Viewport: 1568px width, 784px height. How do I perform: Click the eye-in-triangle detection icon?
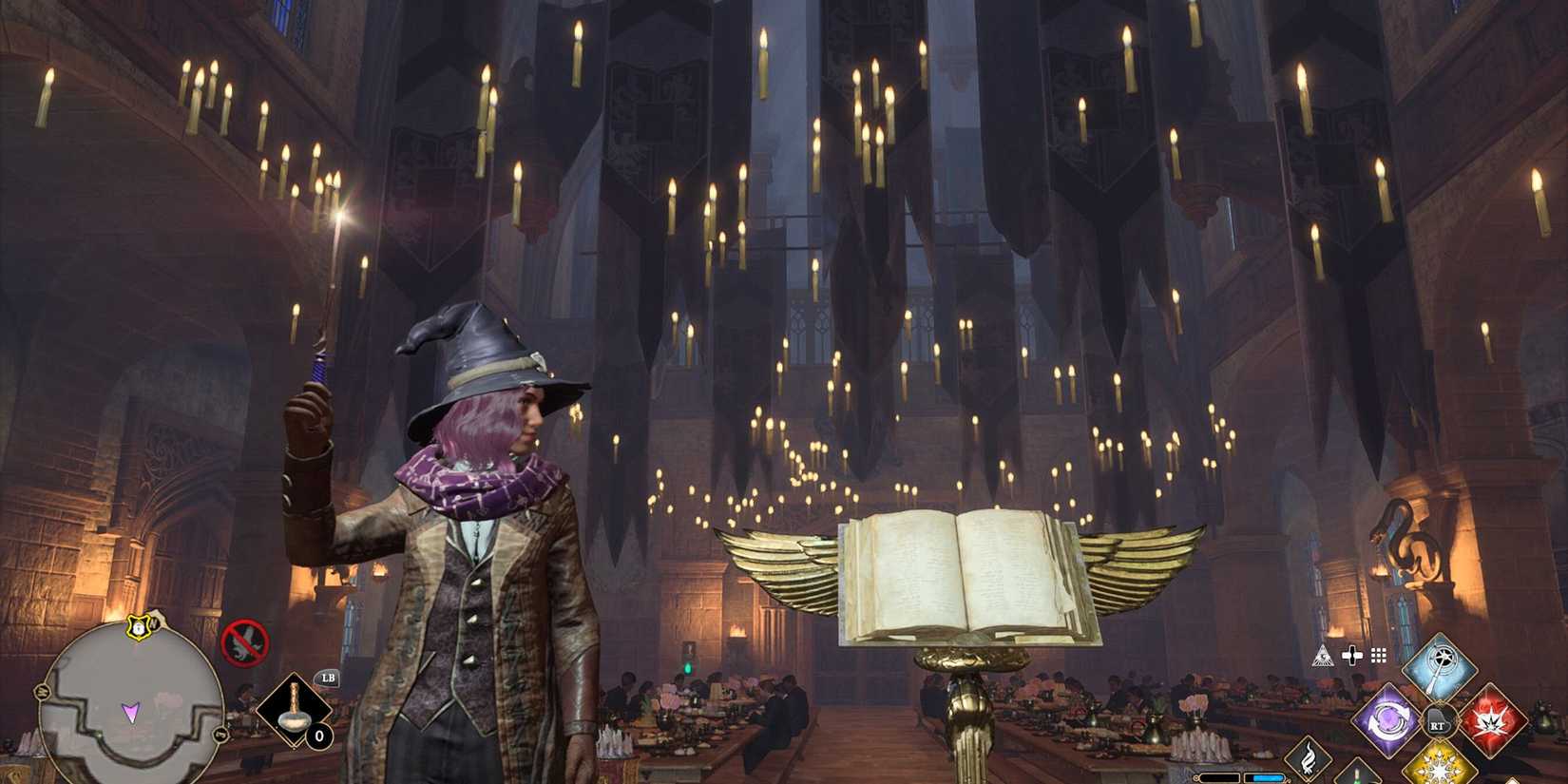1323,656
